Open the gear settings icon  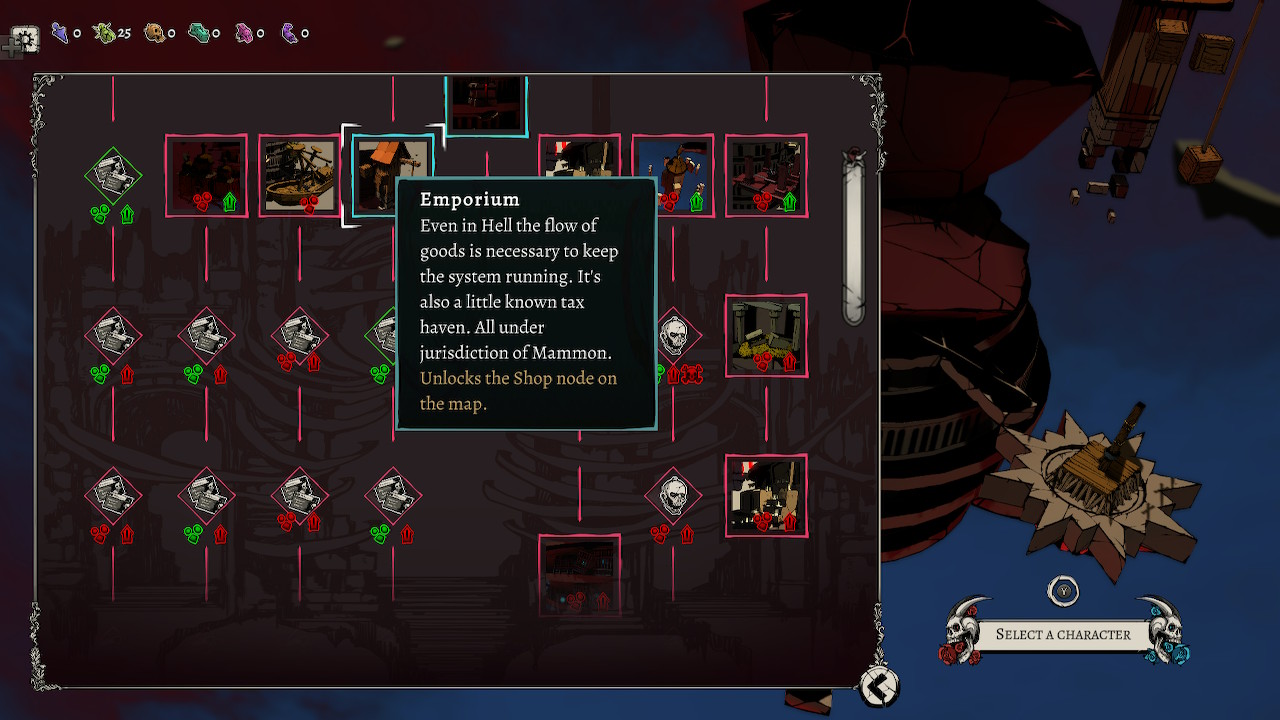(x=25, y=40)
